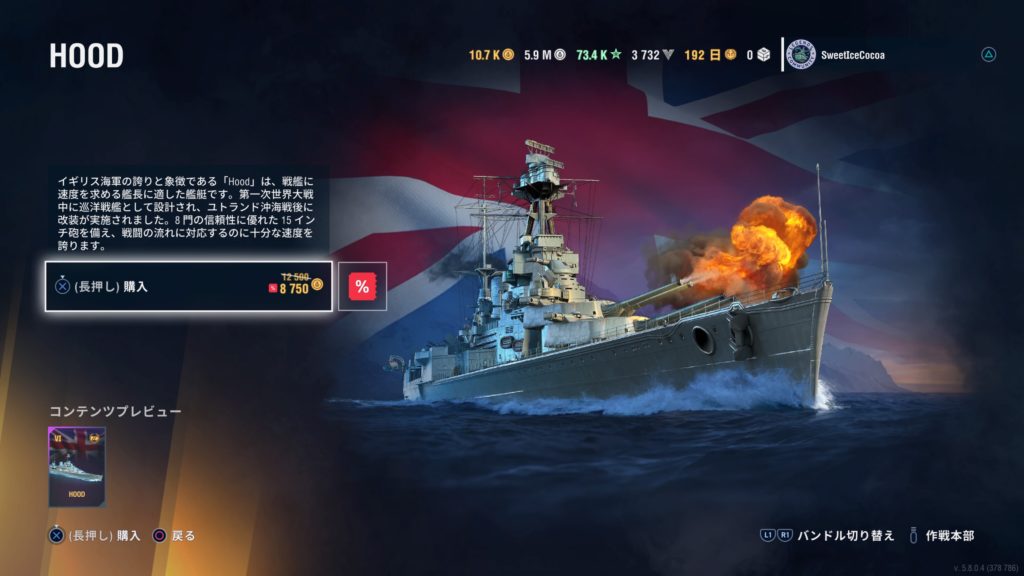Viewport: 1024px width, 576px height.
Task: Select the 8 750 doubloon purchase button
Action: (189, 287)
